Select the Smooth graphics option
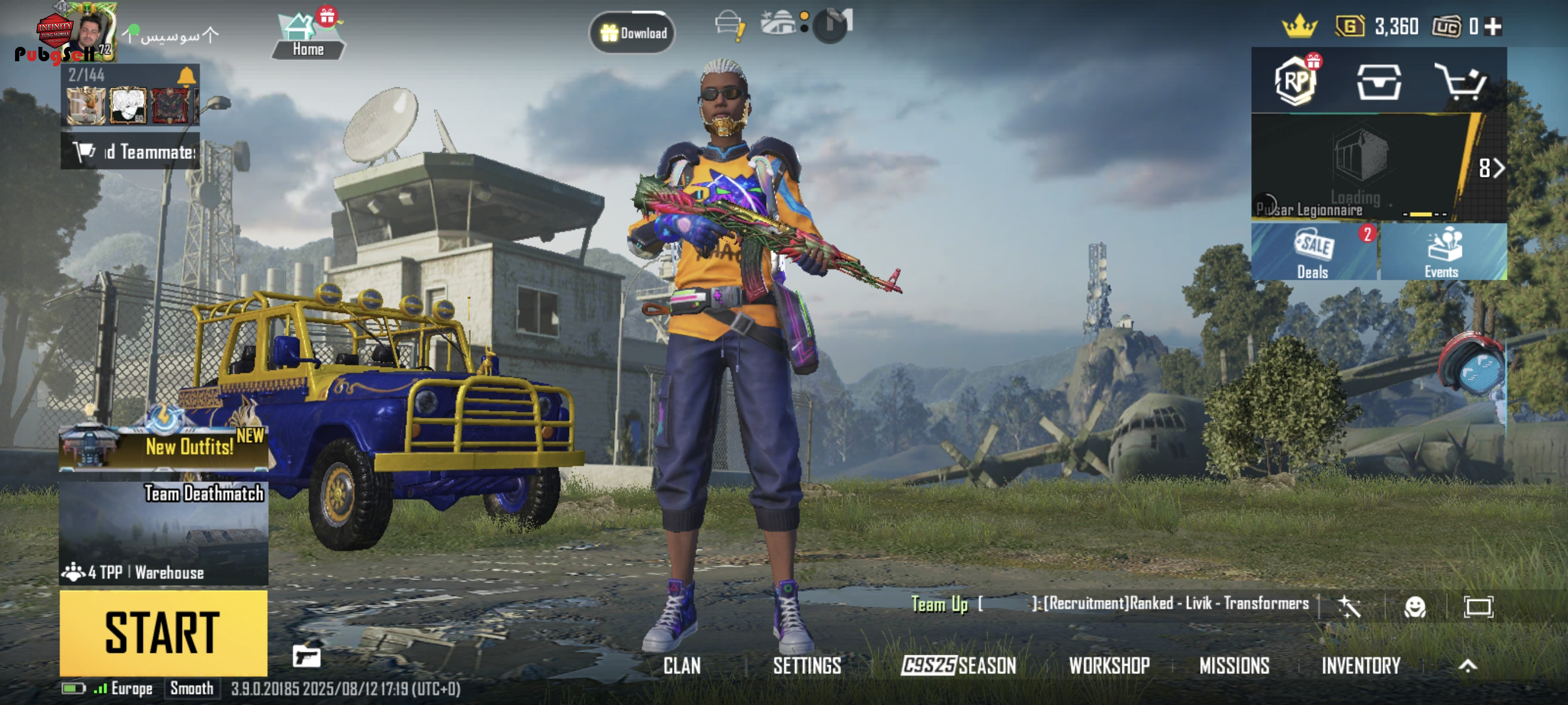The height and width of the screenshot is (705, 1568). [x=192, y=689]
